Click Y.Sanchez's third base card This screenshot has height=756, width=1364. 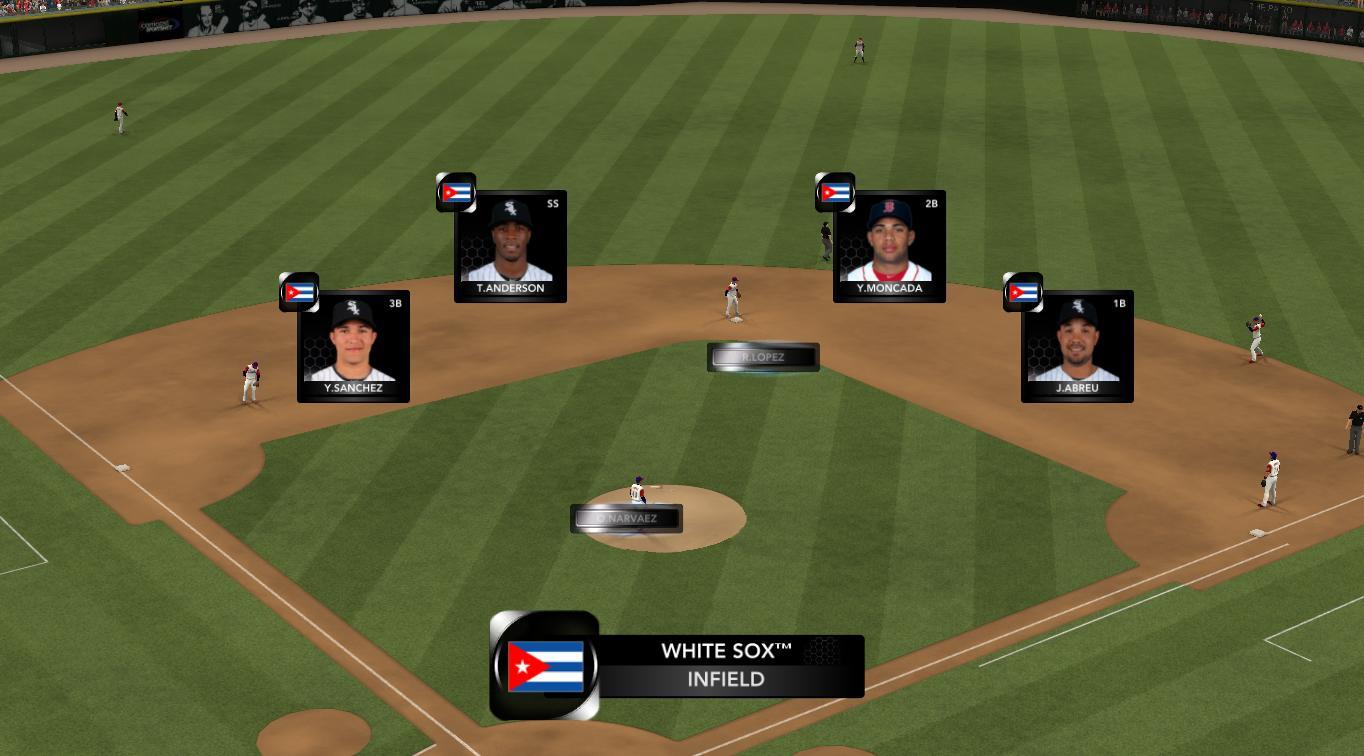coord(353,346)
